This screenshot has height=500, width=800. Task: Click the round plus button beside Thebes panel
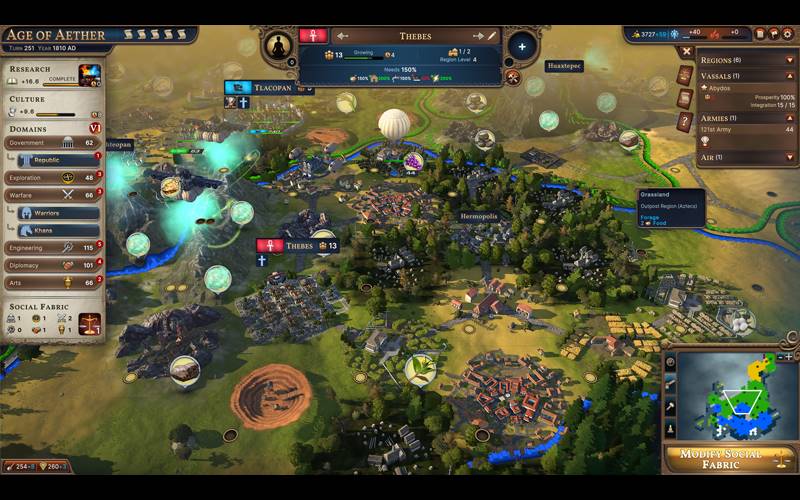[522, 47]
